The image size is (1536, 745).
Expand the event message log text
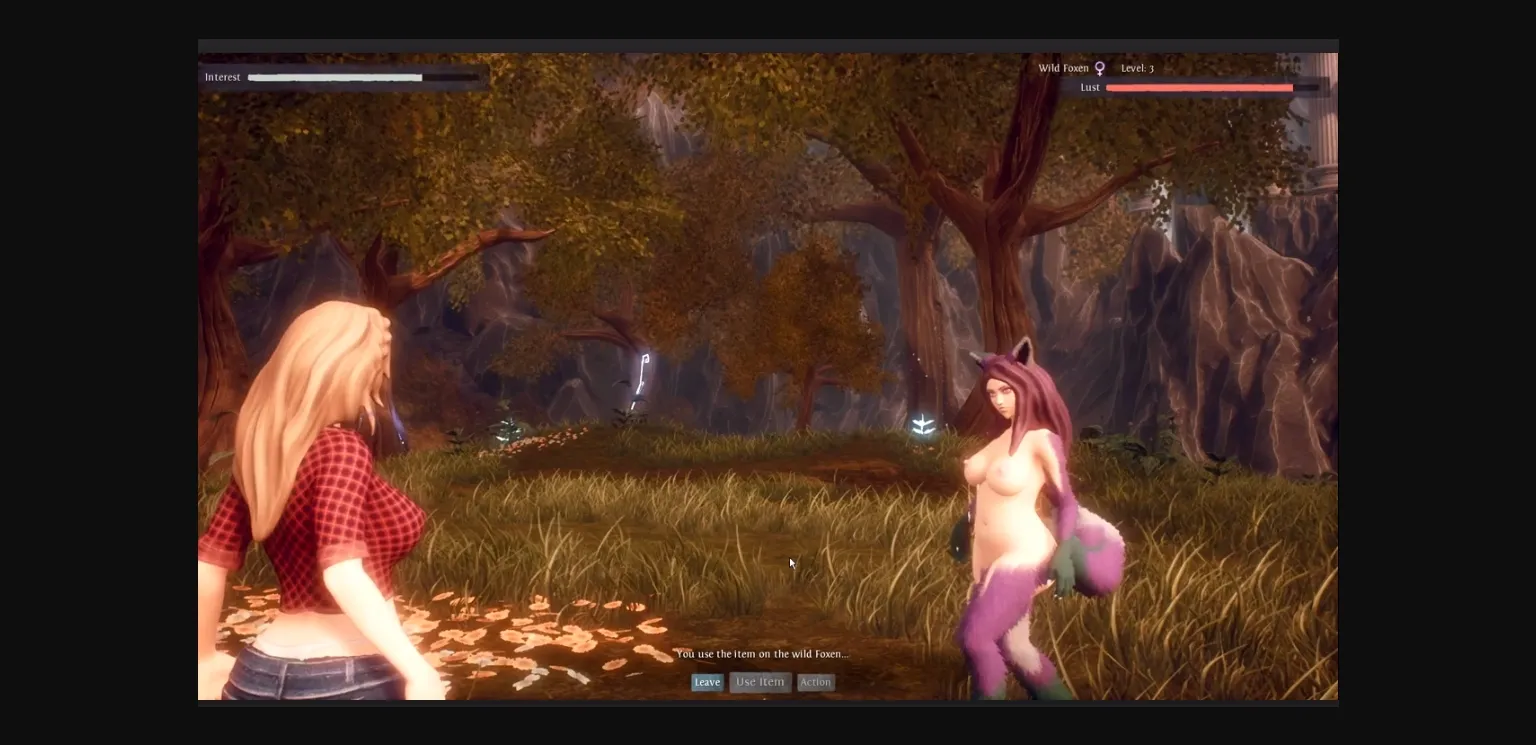[763, 653]
